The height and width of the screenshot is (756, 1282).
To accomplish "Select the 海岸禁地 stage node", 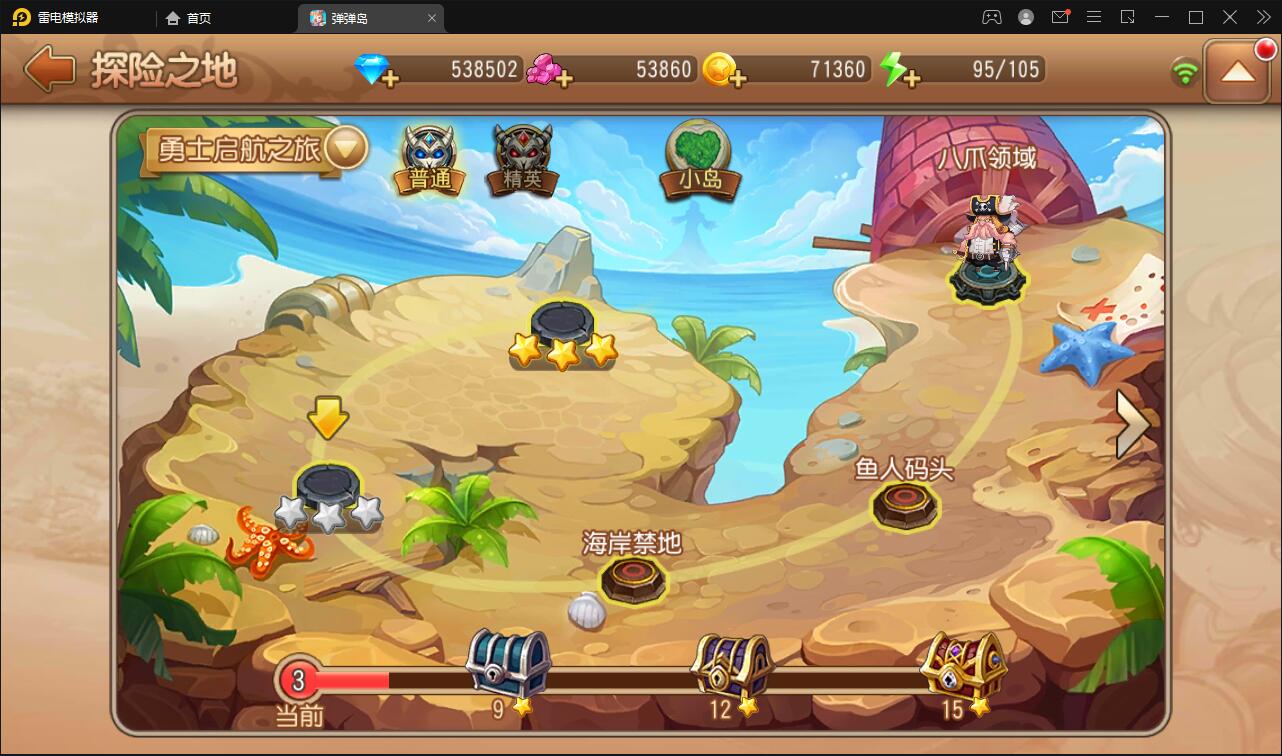I will click(x=633, y=579).
